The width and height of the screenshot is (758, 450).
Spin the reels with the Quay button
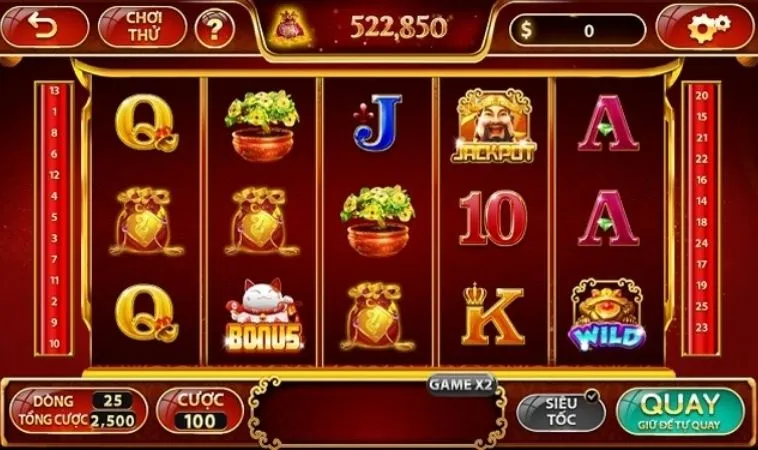pyautogui.click(x=680, y=411)
